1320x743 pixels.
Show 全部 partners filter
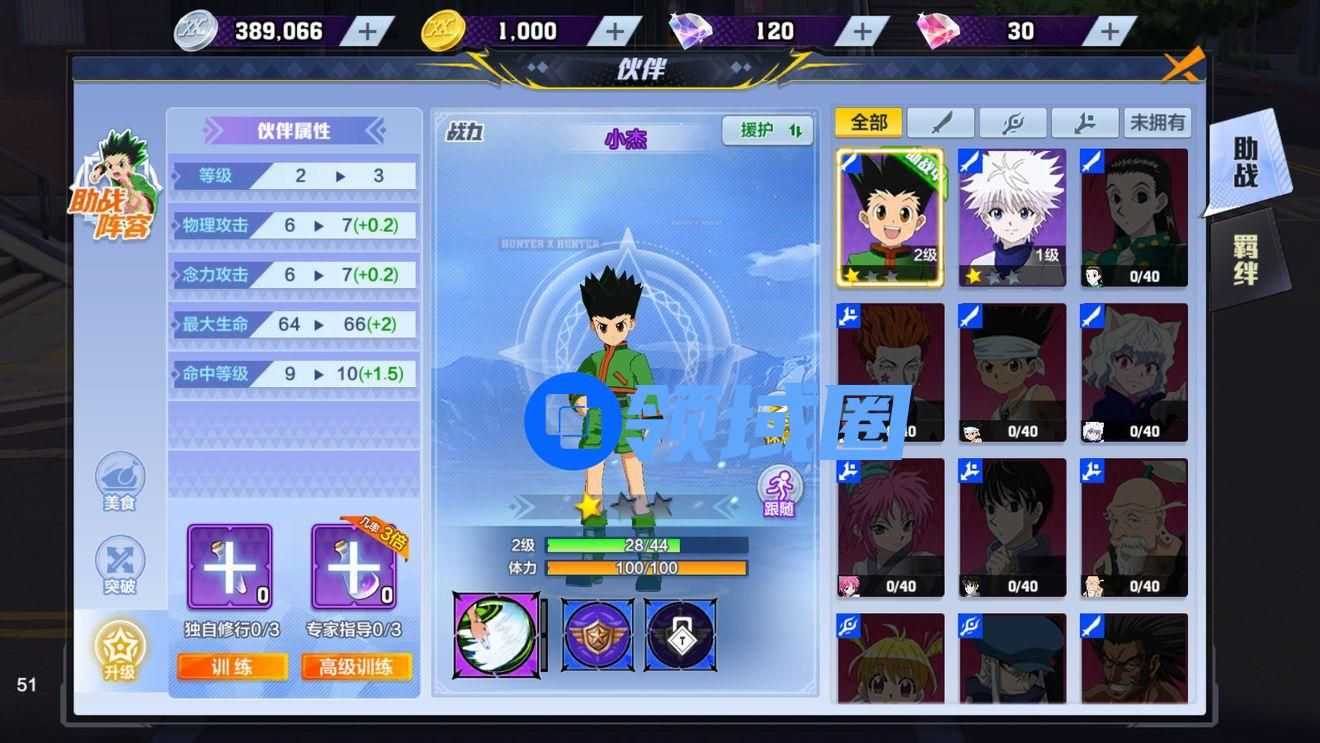[868, 123]
